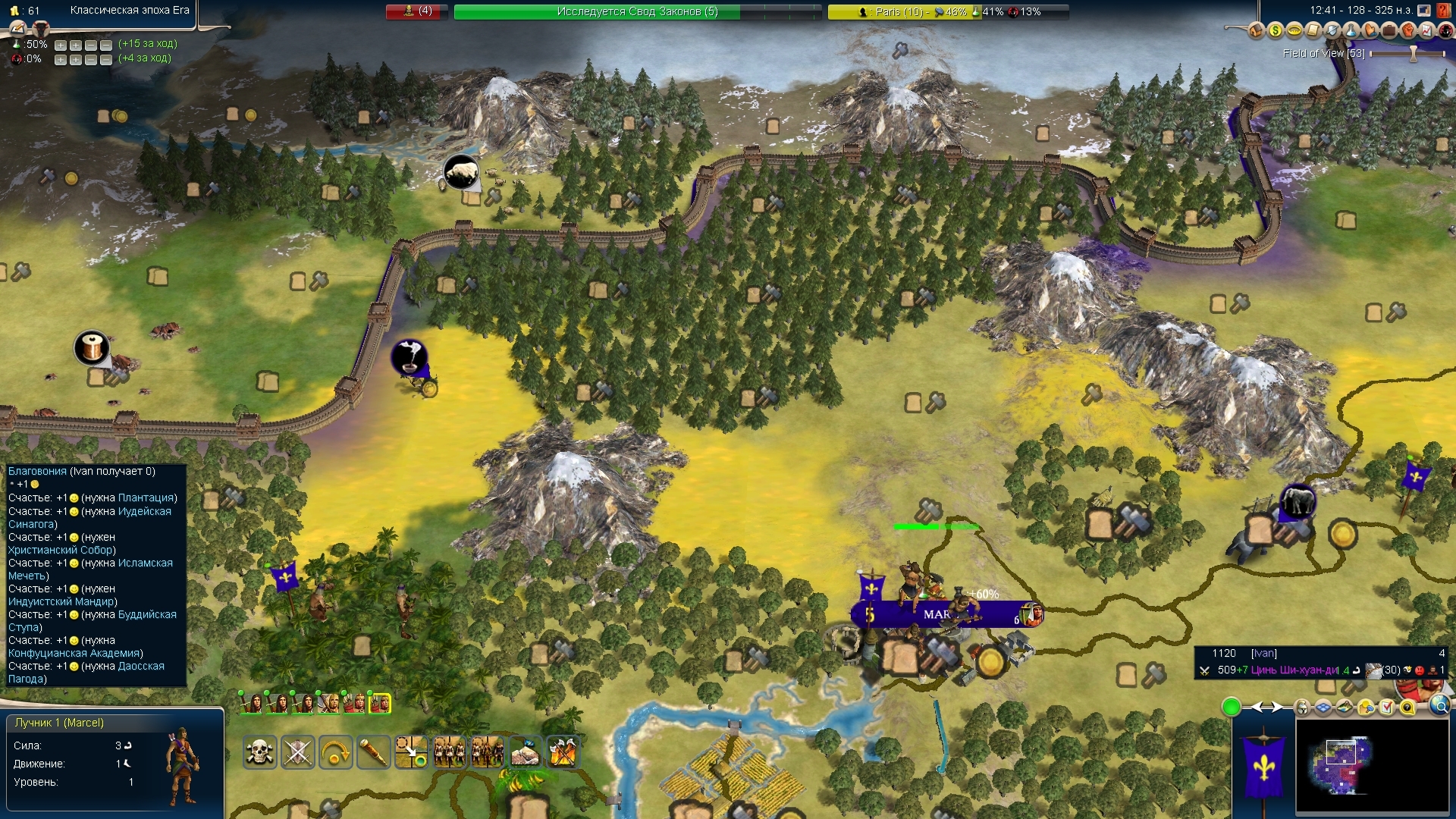
Task: Open the domestic advisor house icon
Action: coord(1256,30)
